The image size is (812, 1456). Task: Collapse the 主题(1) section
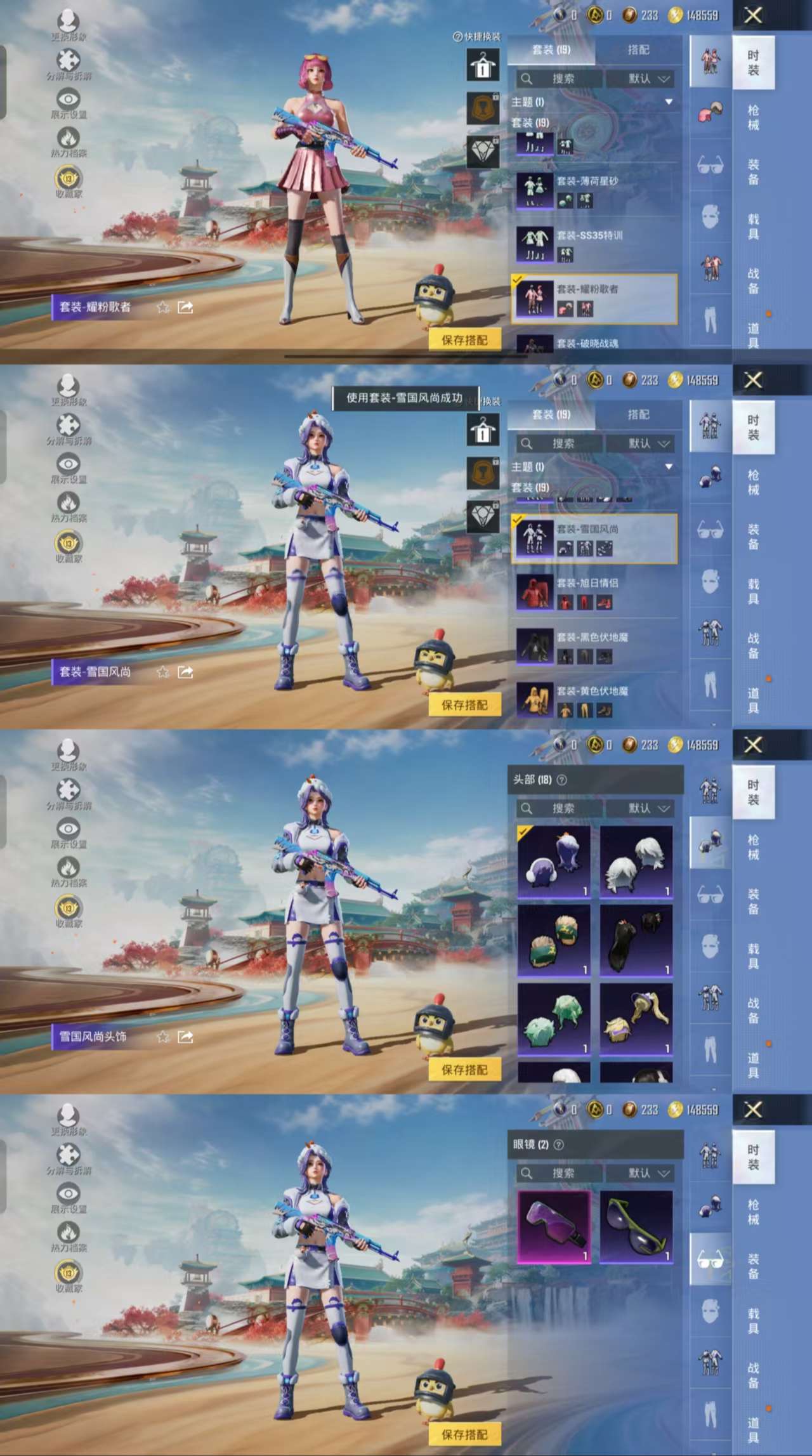click(x=669, y=102)
